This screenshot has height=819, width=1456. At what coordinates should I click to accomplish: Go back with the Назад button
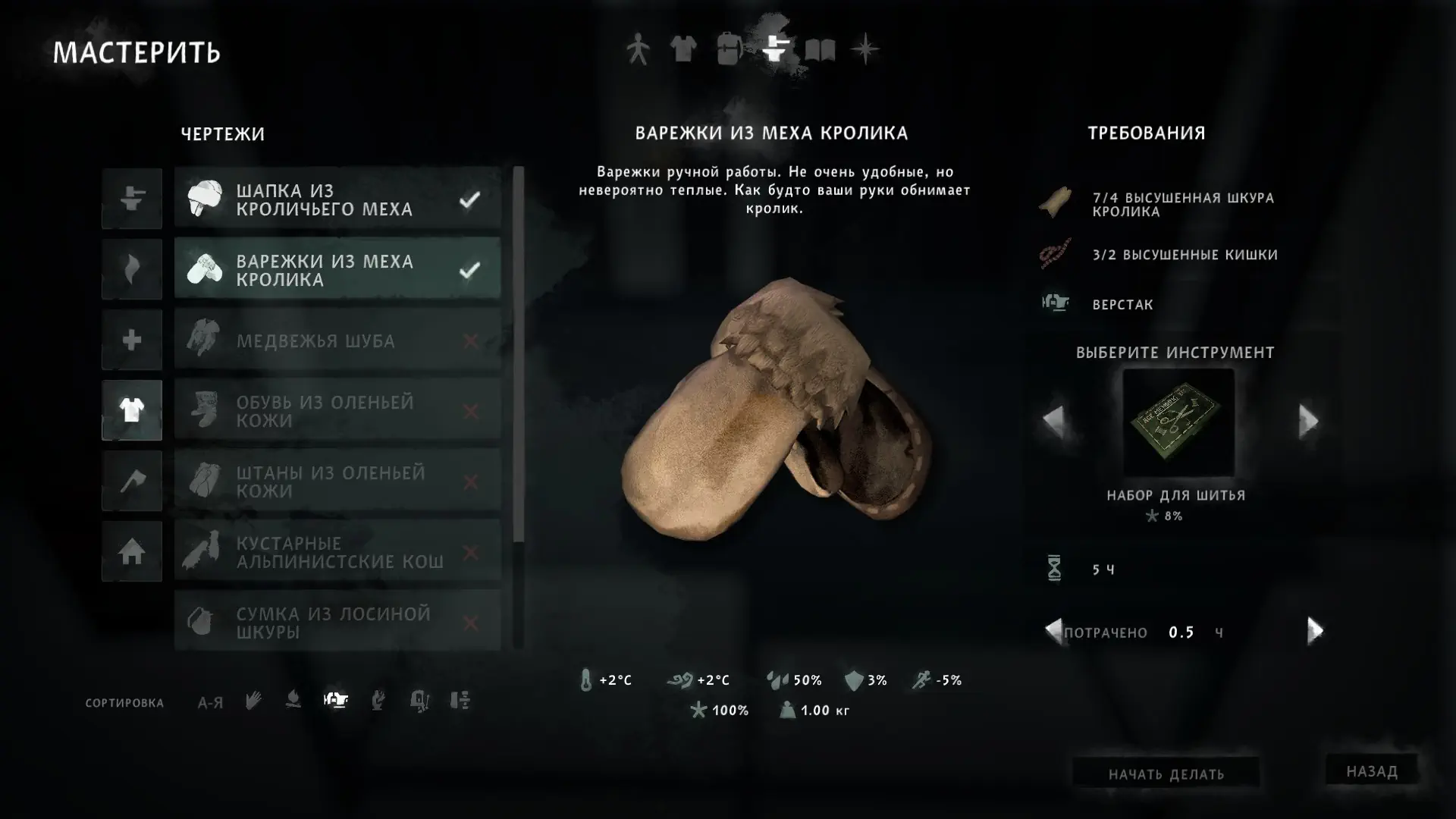point(1371,770)
